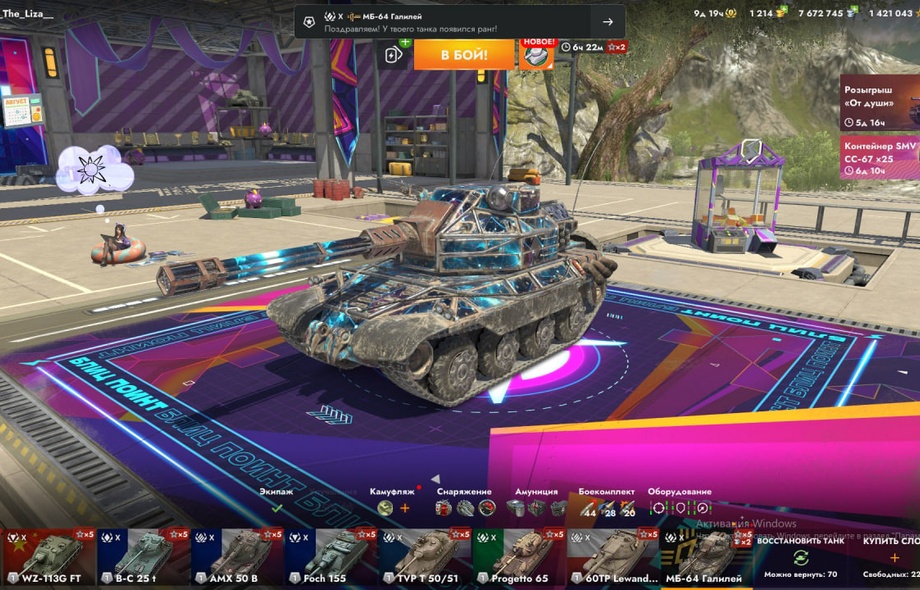Viewport: 920px width, 590px height.
Task: Open the Восстановить танк option
Action: tap(800, 557)
